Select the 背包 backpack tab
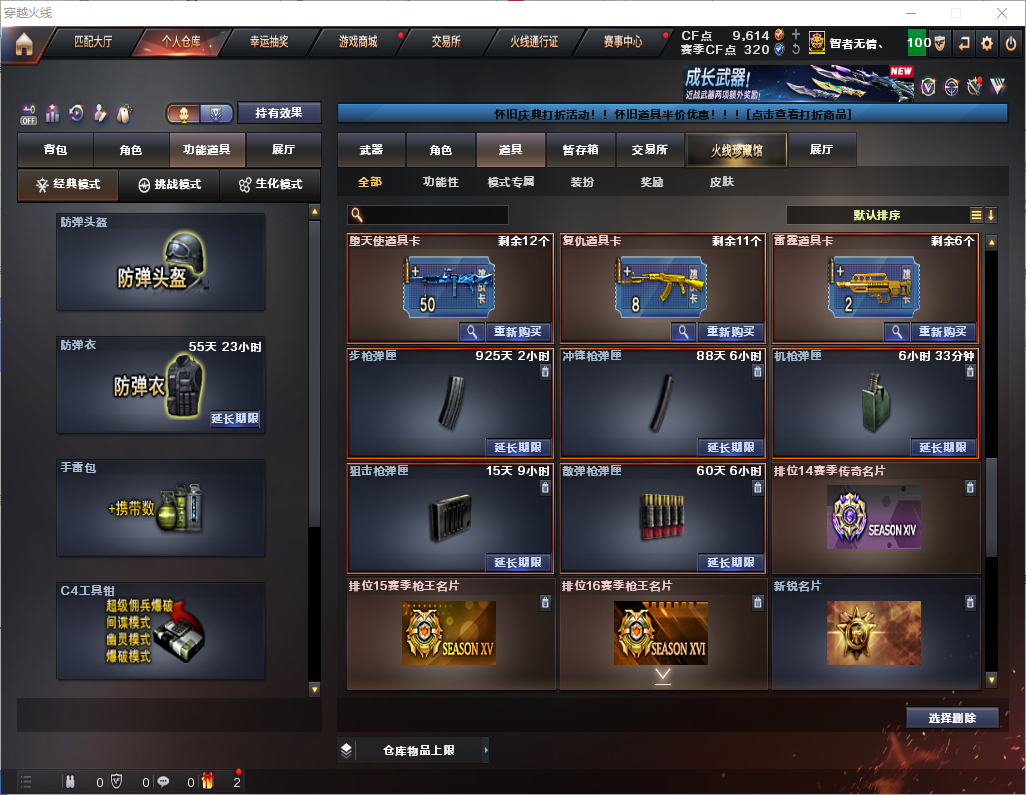1026x795 pixels. point(55,150)
